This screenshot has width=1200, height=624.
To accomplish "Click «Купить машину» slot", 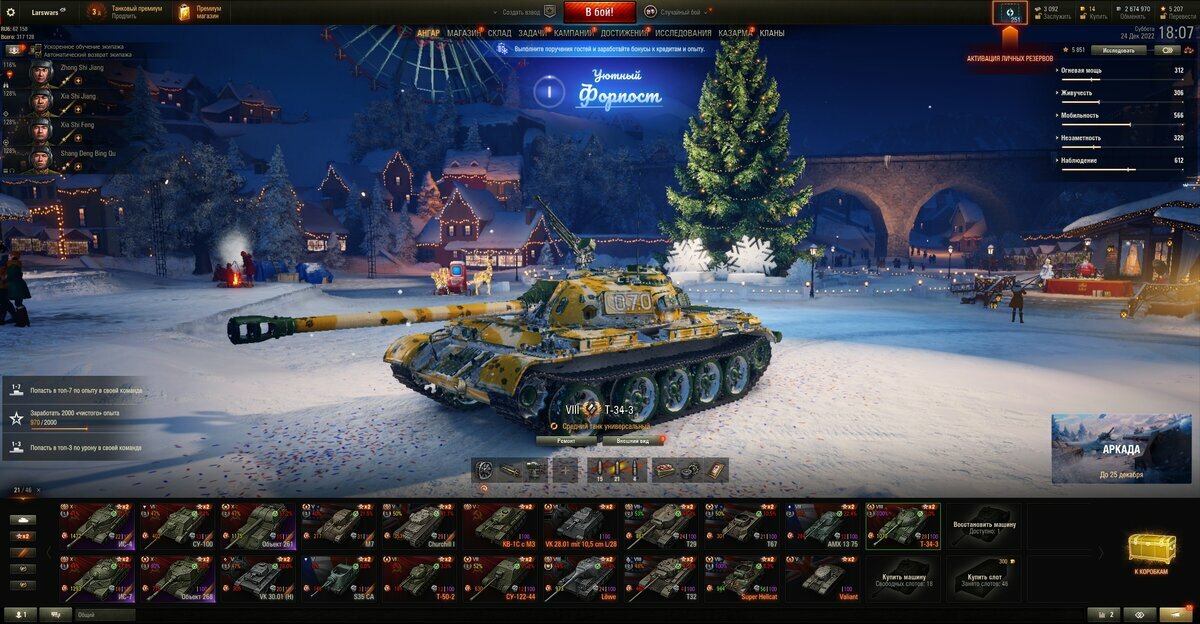I will click(904, 578).
